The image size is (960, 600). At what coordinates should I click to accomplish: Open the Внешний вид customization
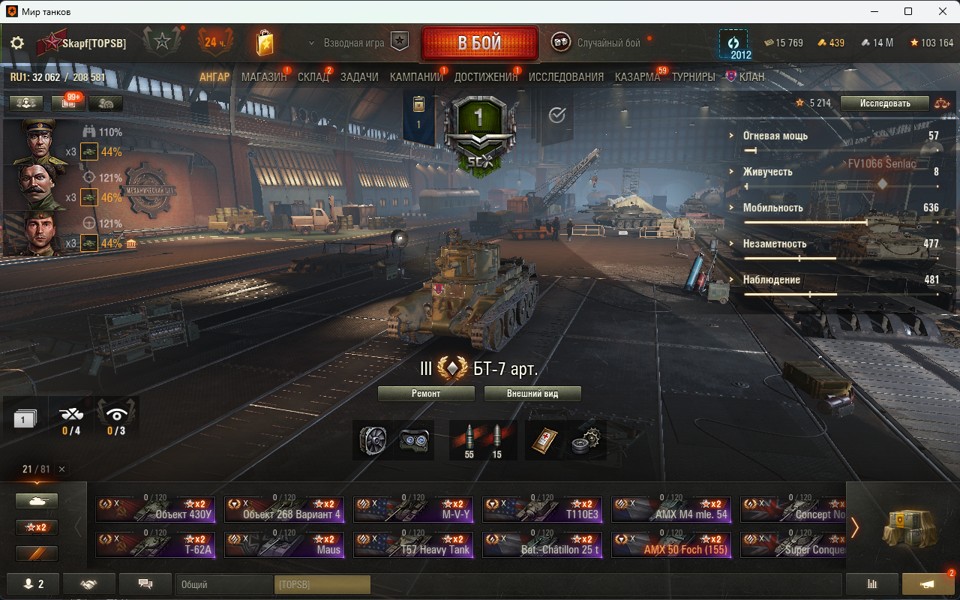[532, 394]
